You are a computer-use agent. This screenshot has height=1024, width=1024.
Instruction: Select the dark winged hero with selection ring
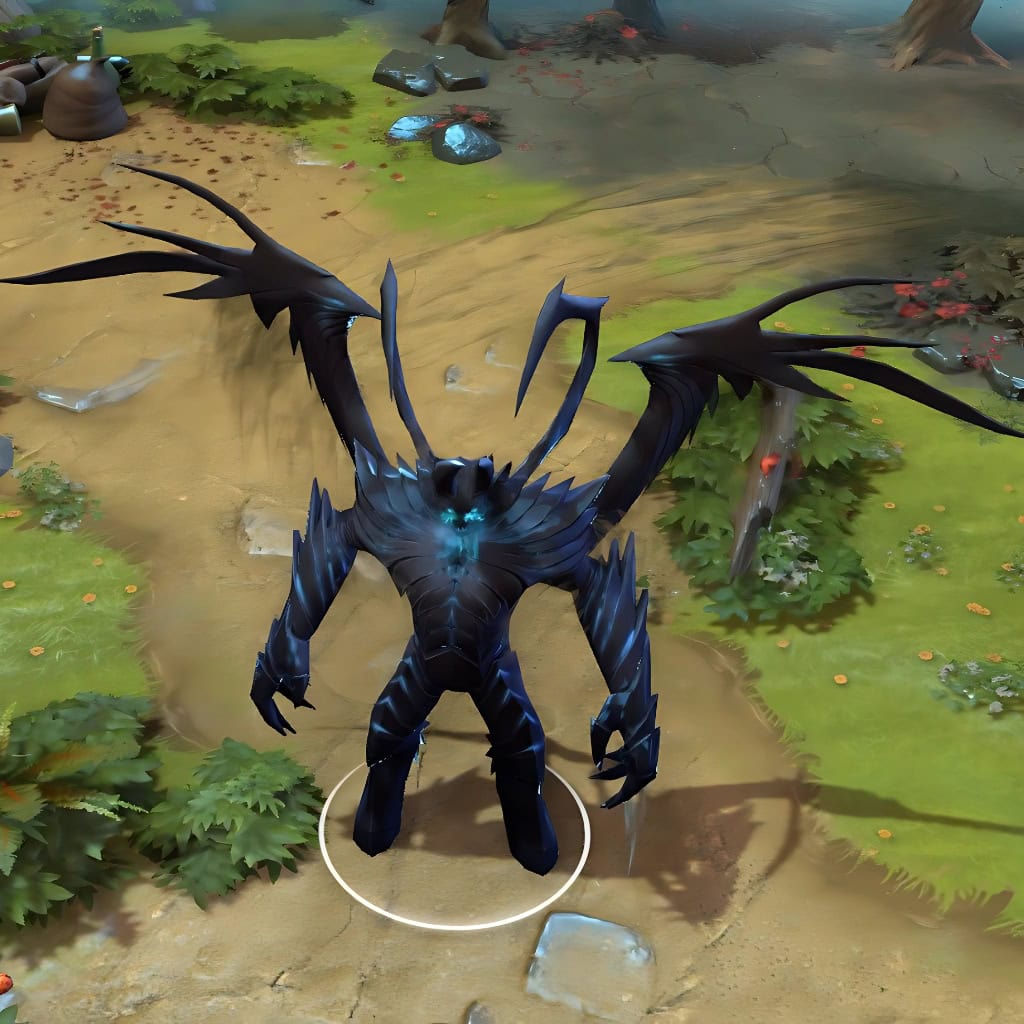click(x=460, y=600)
